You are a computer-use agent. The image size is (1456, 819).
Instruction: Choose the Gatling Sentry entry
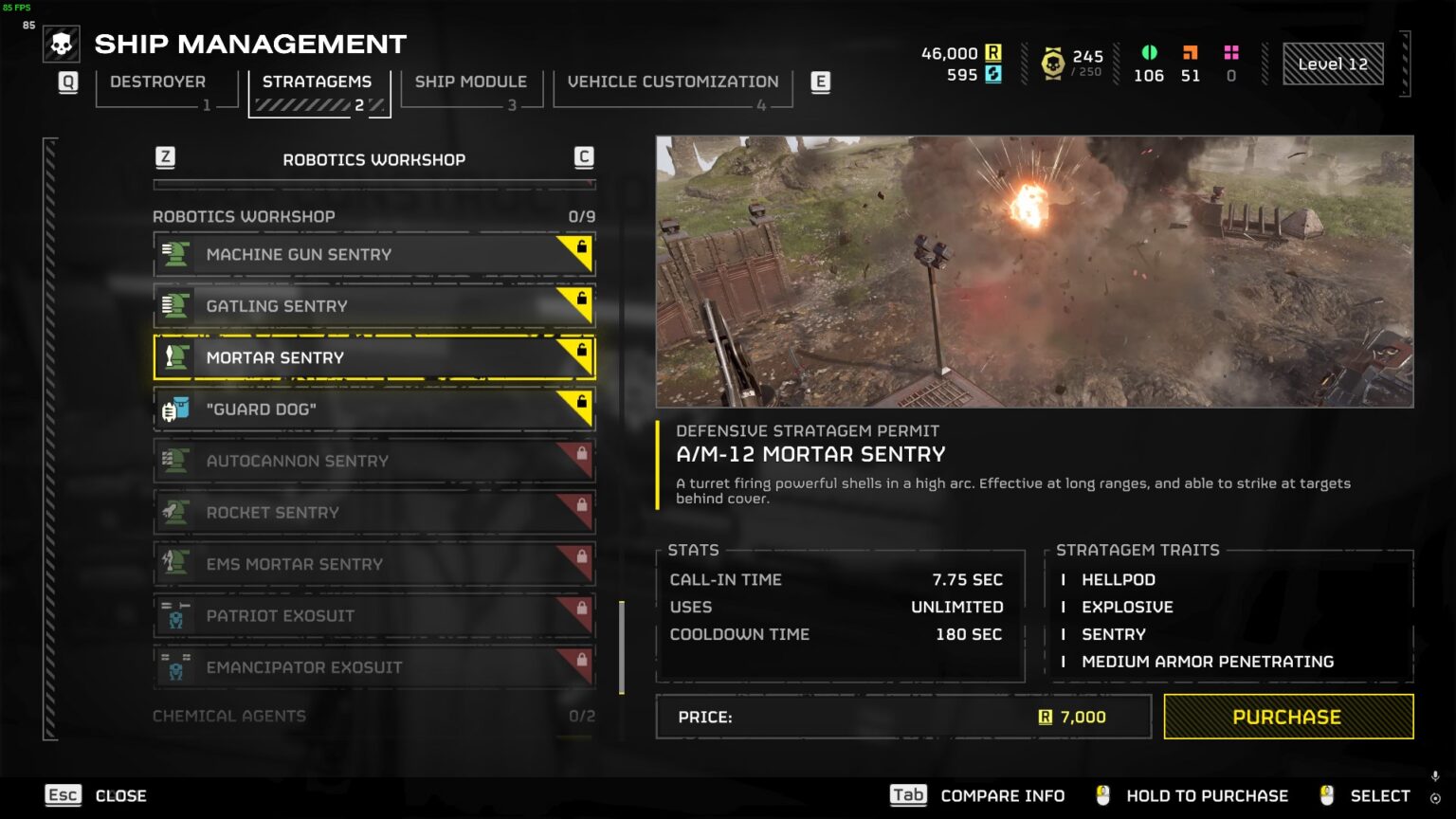point(373,306)
